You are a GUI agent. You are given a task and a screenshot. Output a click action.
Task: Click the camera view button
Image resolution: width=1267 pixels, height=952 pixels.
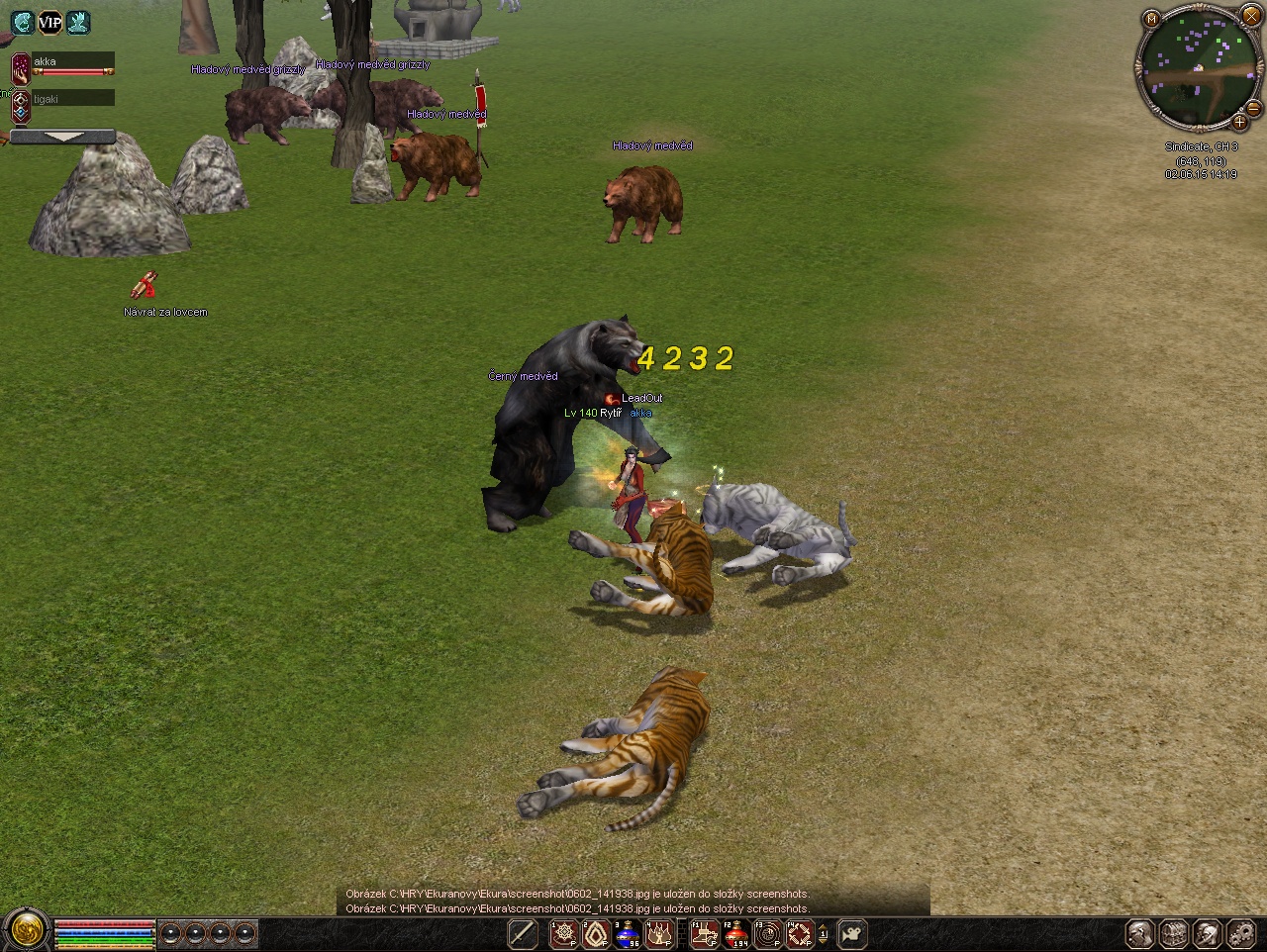point(851,933)
